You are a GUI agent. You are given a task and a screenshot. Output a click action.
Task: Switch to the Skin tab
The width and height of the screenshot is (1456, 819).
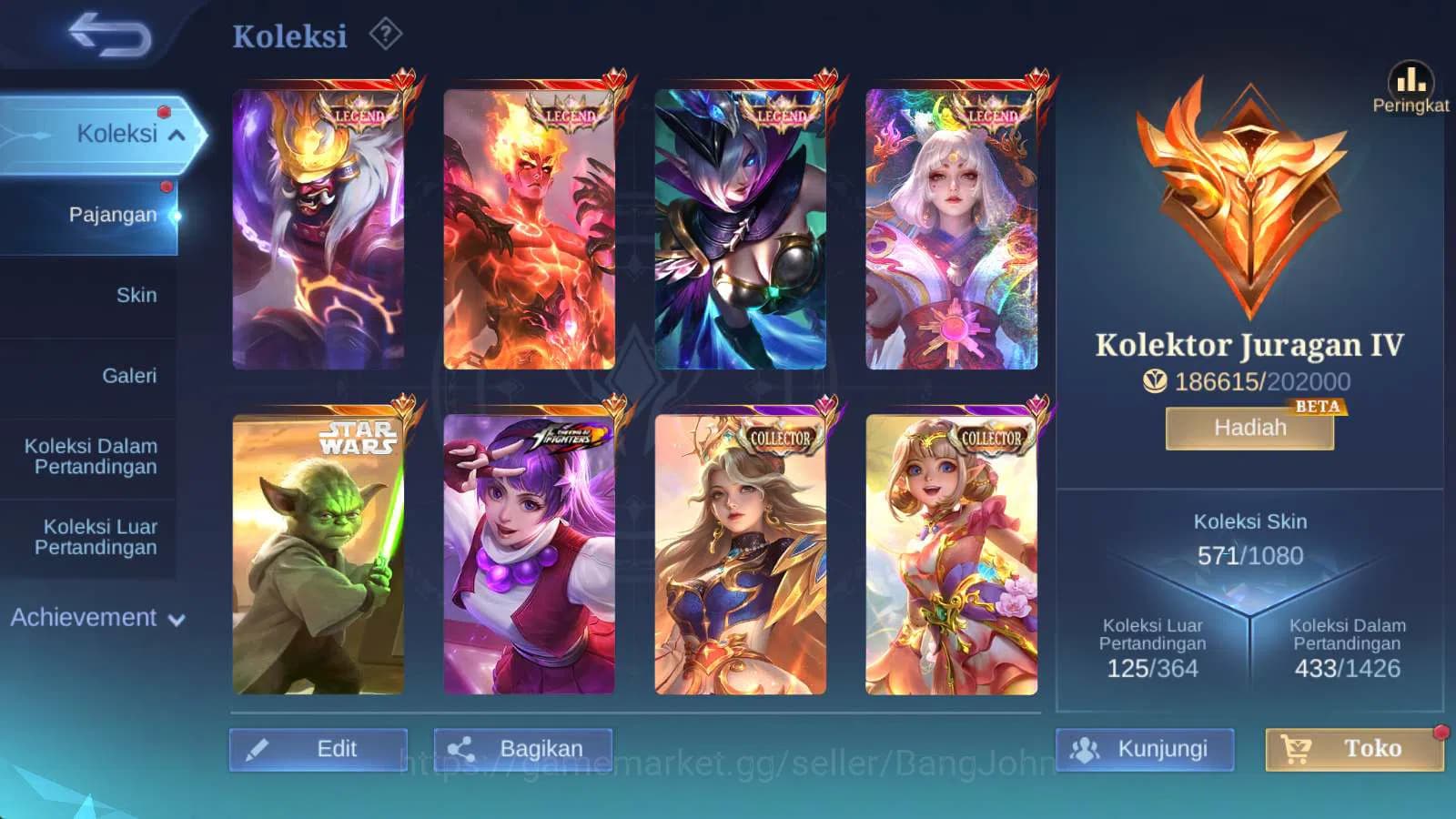[x=137, y=295]
